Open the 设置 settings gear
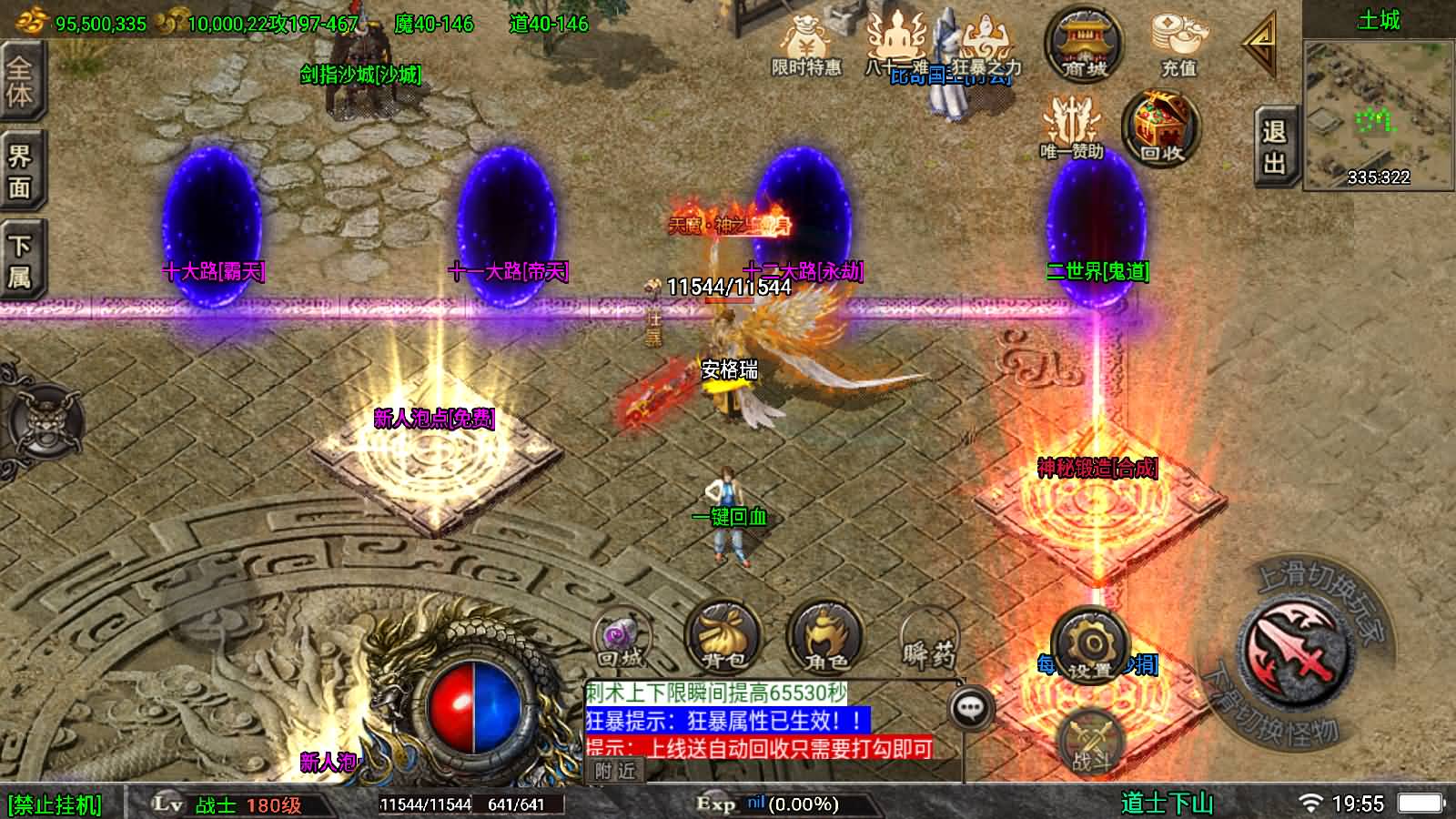 tap(1089, 648)
